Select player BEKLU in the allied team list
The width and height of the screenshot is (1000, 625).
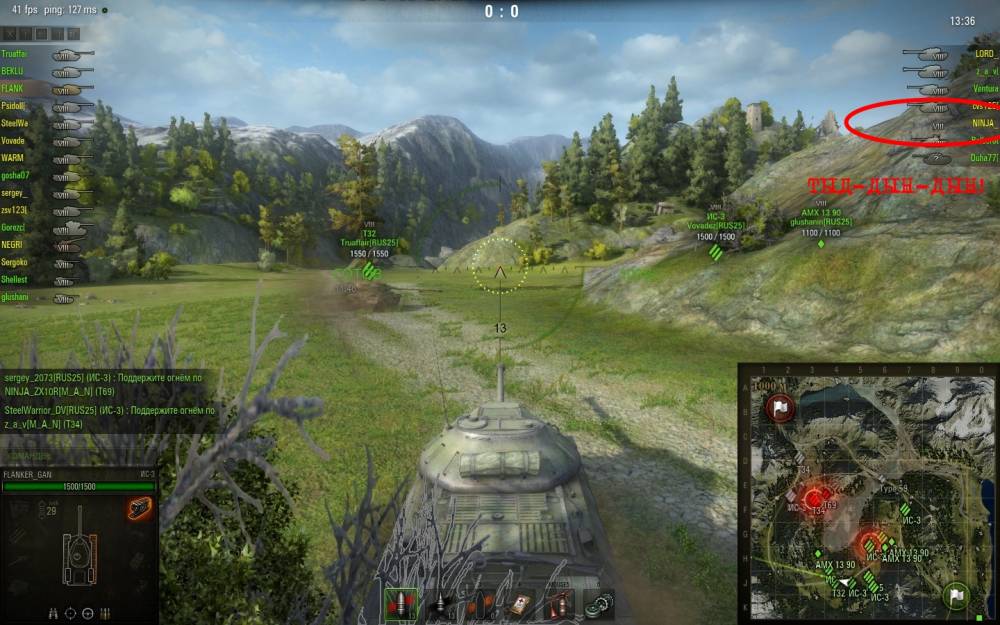coord(13,71)
